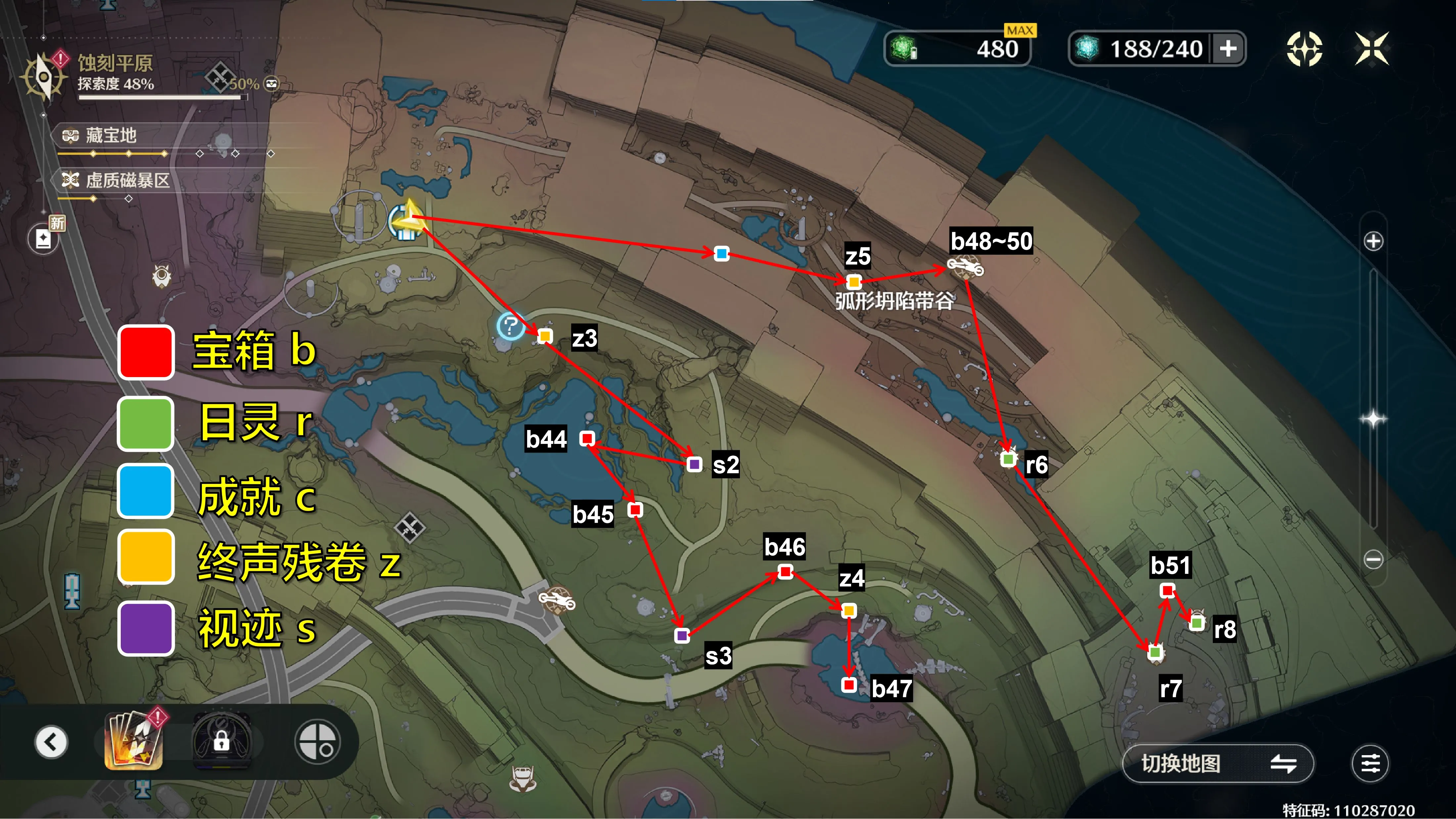Add stamina with the plus button
Viewport: 1456px width, 819px height.
coord(1228,49)
